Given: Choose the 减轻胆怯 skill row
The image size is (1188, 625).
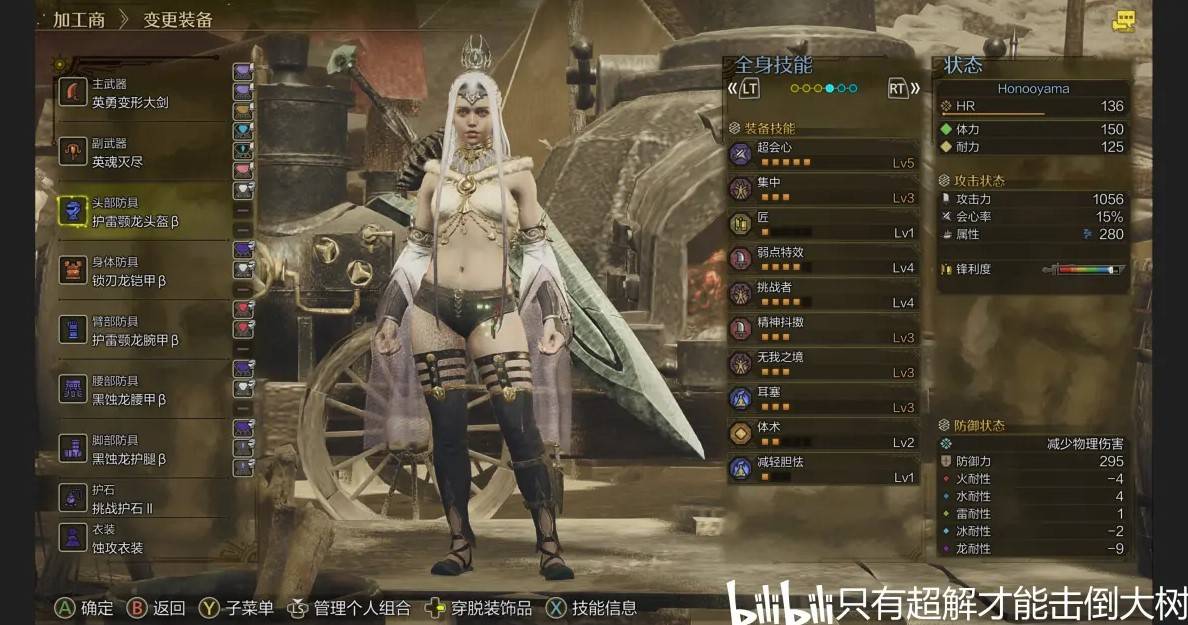Looking at the screenshot, I should tap(822, 469).
